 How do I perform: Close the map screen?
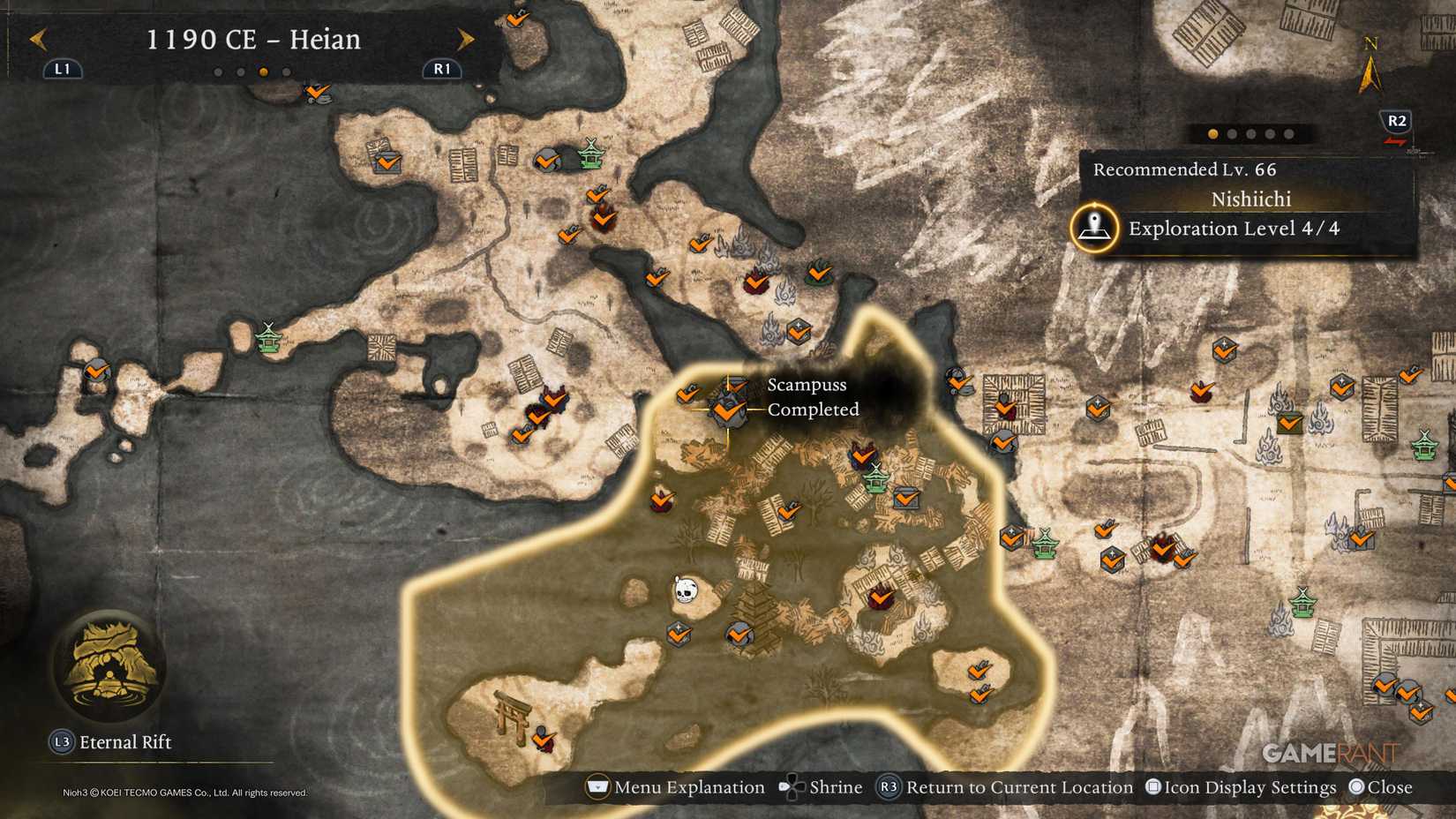point(1383,786)
